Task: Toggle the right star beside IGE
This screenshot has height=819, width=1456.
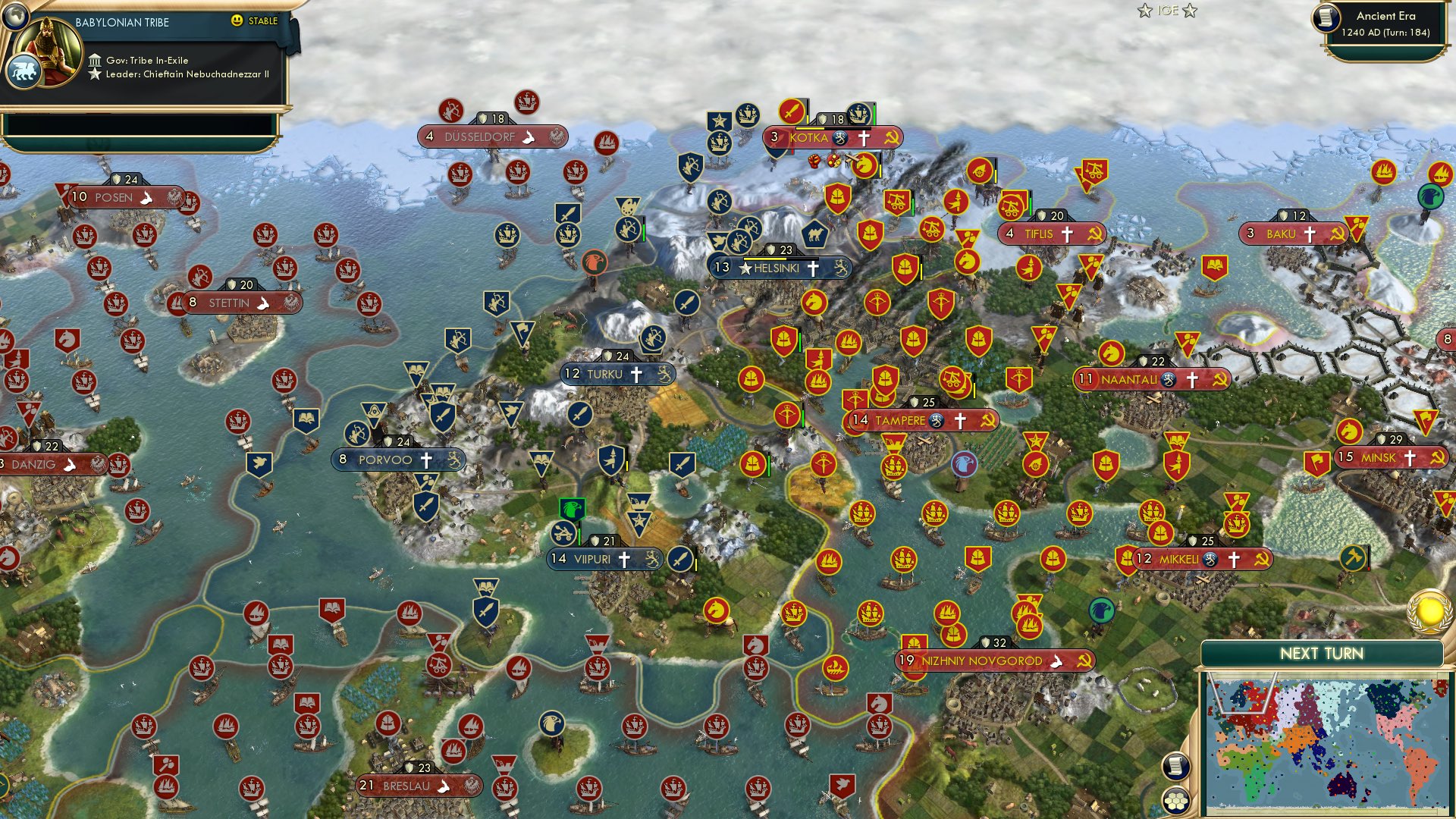Action: click(x=1191, y=11)
